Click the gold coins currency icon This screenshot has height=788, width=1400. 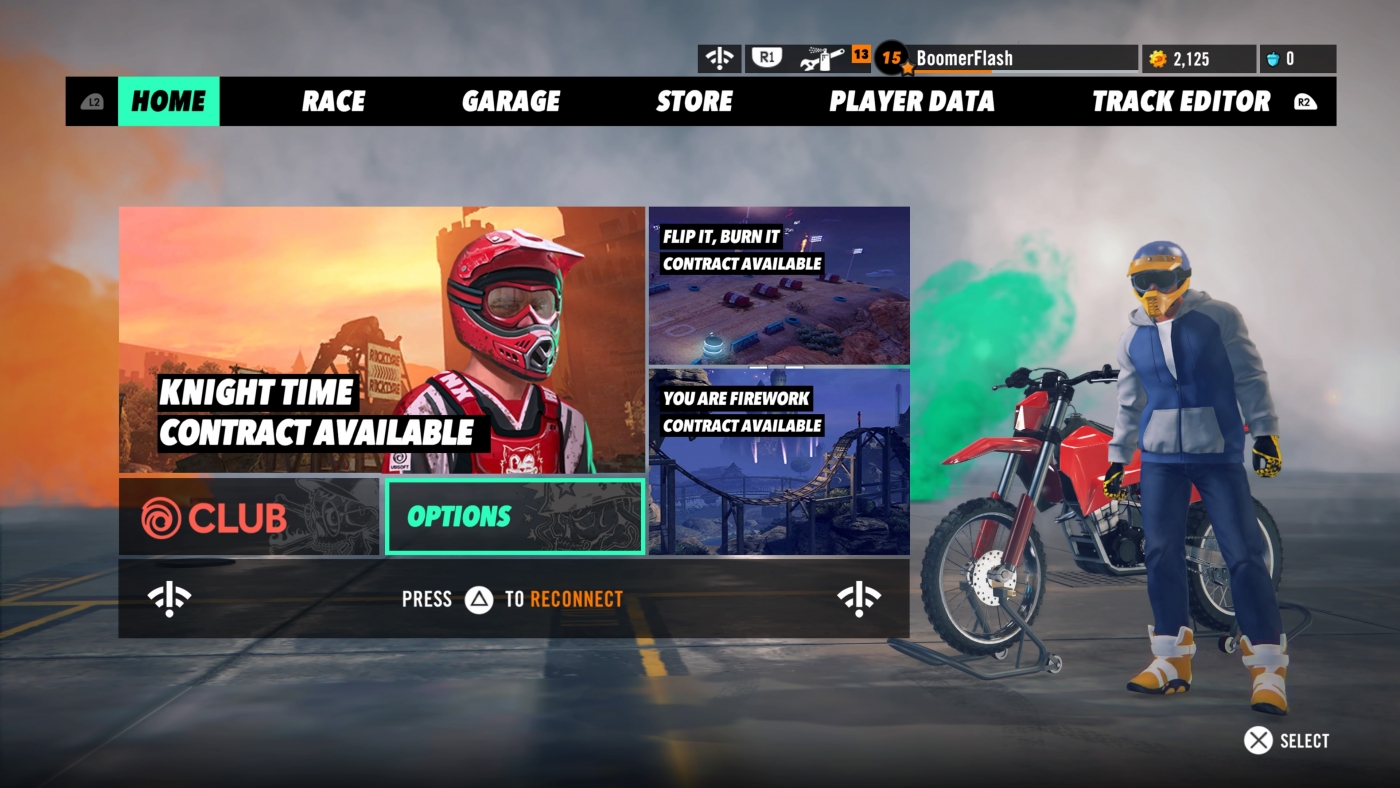pos(1159,58)
